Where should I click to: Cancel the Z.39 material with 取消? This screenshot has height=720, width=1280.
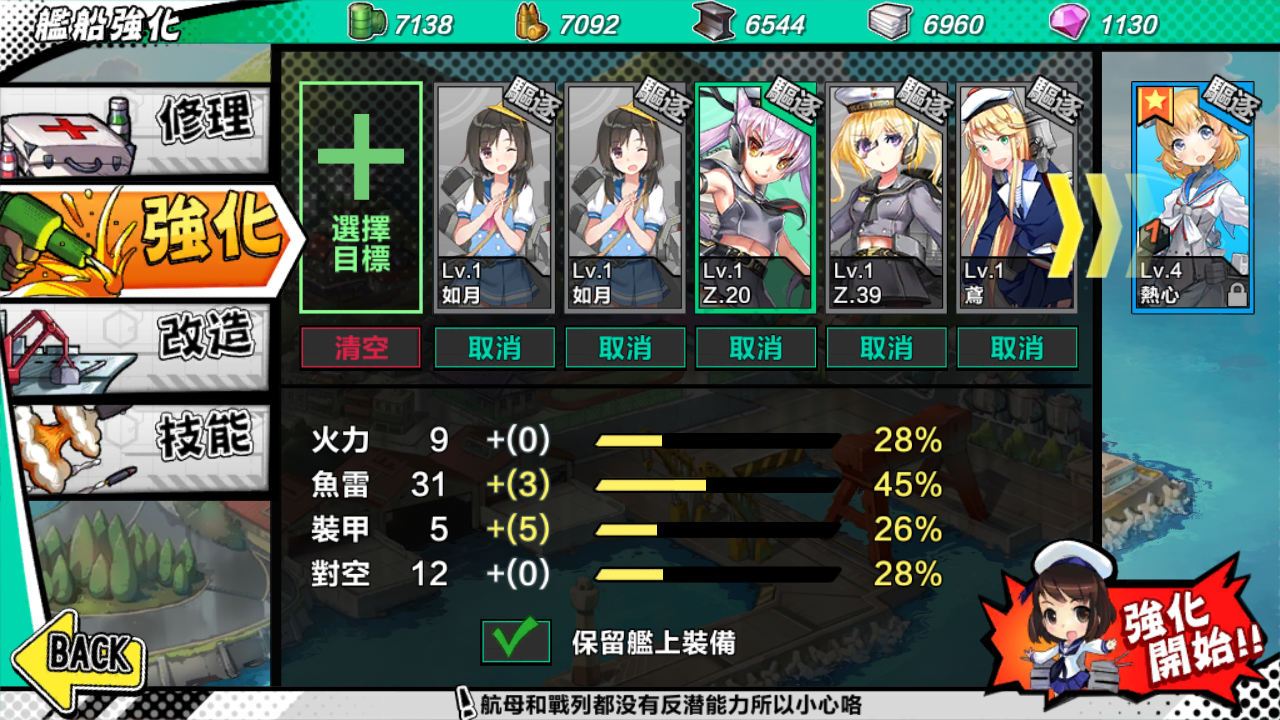887,348
